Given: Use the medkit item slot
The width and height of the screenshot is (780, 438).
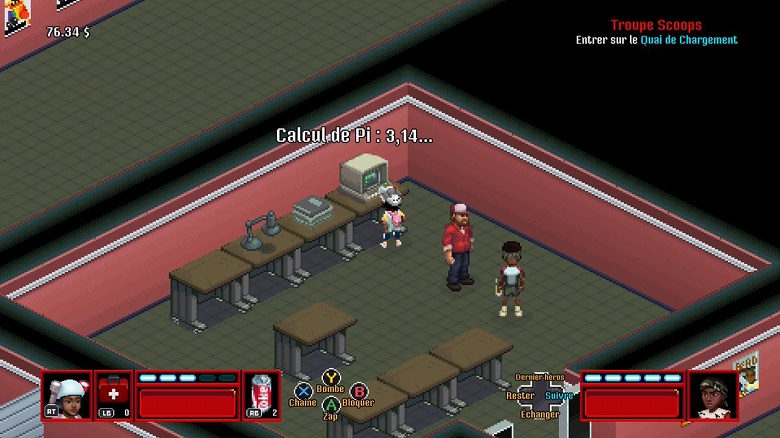Looking at the screenshot, I should (113, 395).
